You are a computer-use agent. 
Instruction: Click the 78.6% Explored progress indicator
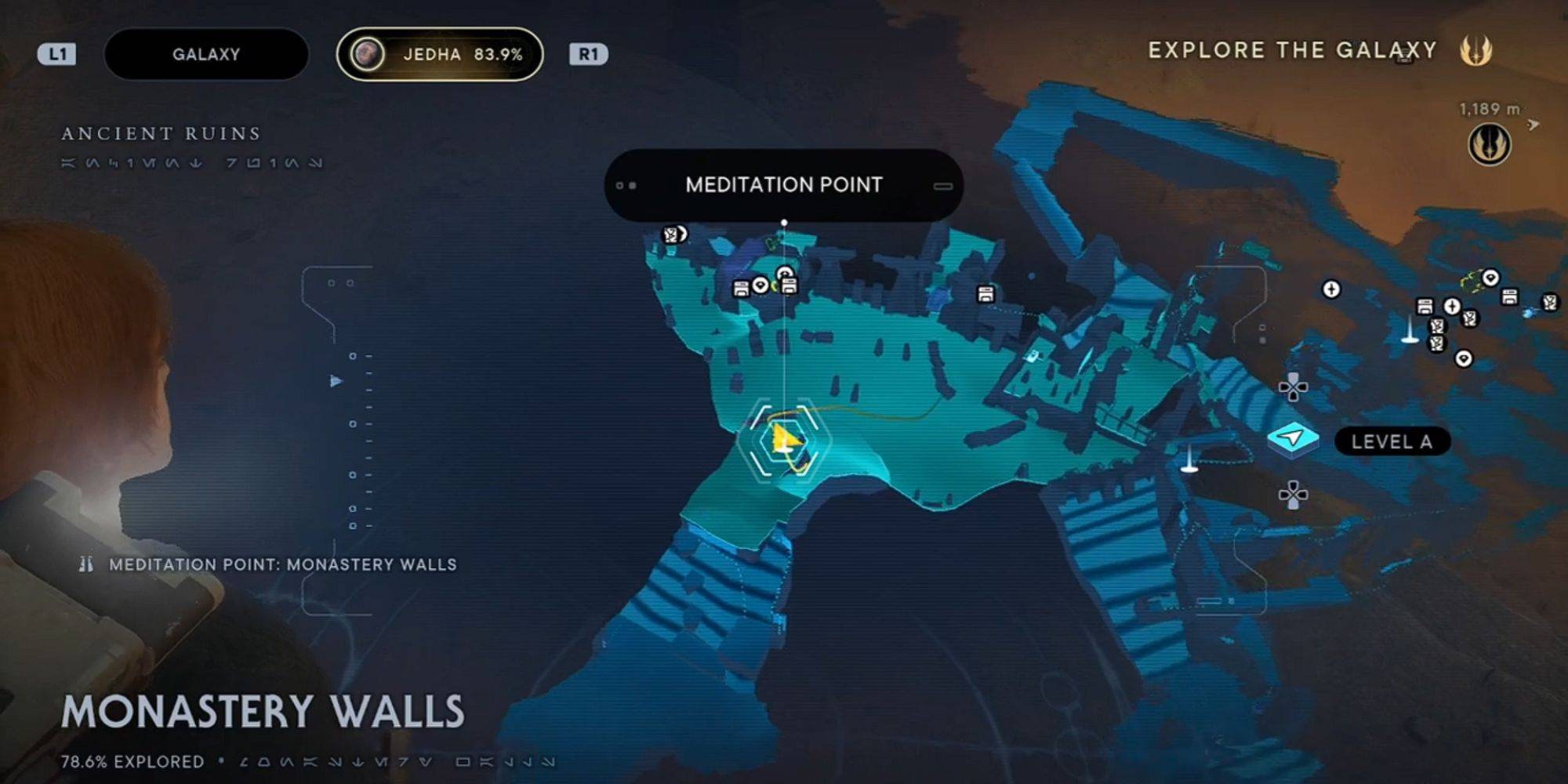pyautogui.click(x=132, y=759)
